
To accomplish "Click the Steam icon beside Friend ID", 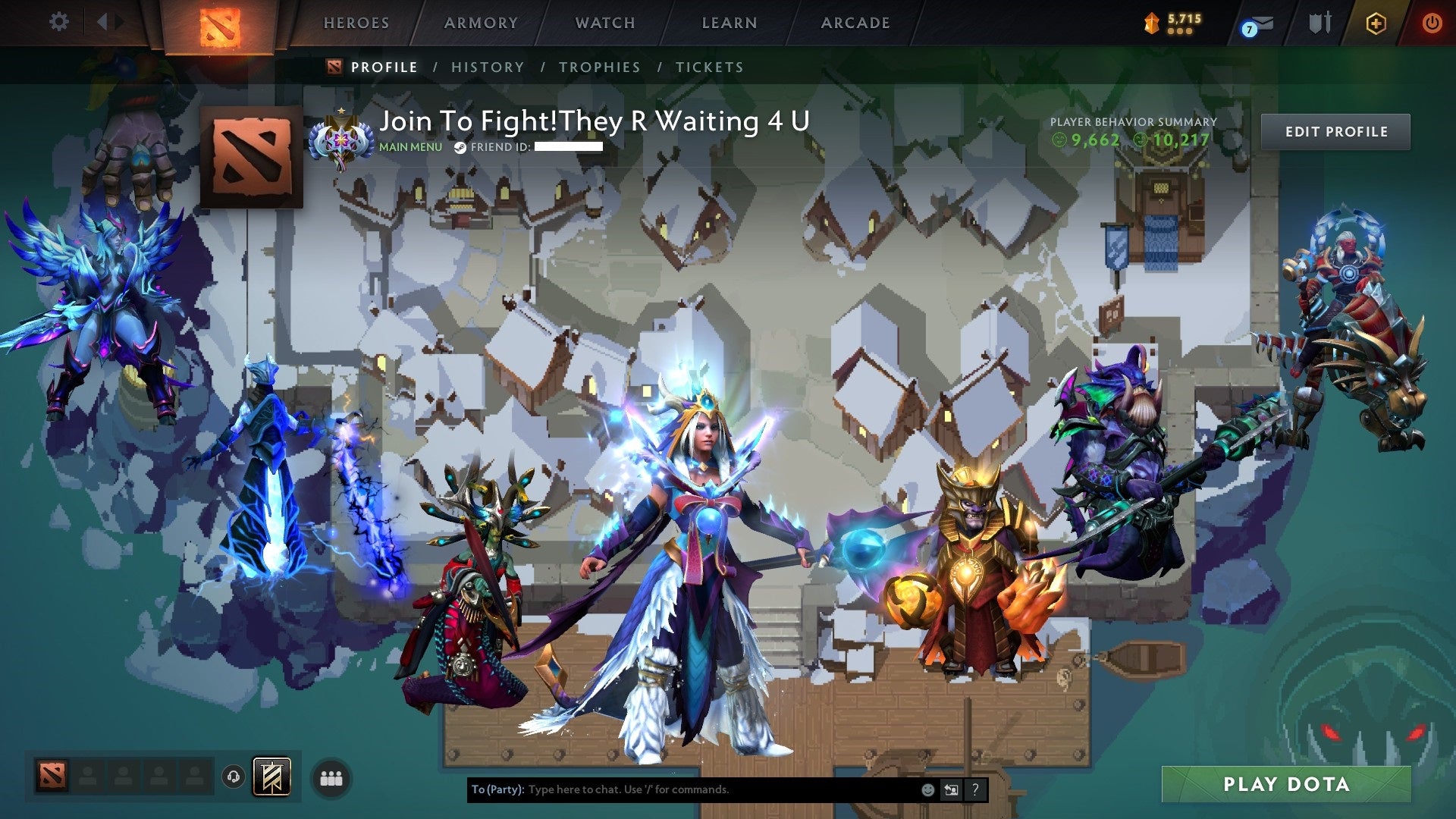I will (x=459, y=149).
